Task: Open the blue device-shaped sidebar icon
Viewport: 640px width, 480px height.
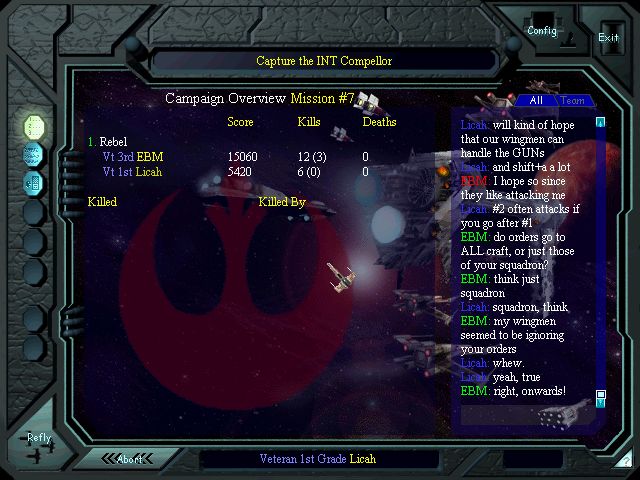Action: click(34, 182)
